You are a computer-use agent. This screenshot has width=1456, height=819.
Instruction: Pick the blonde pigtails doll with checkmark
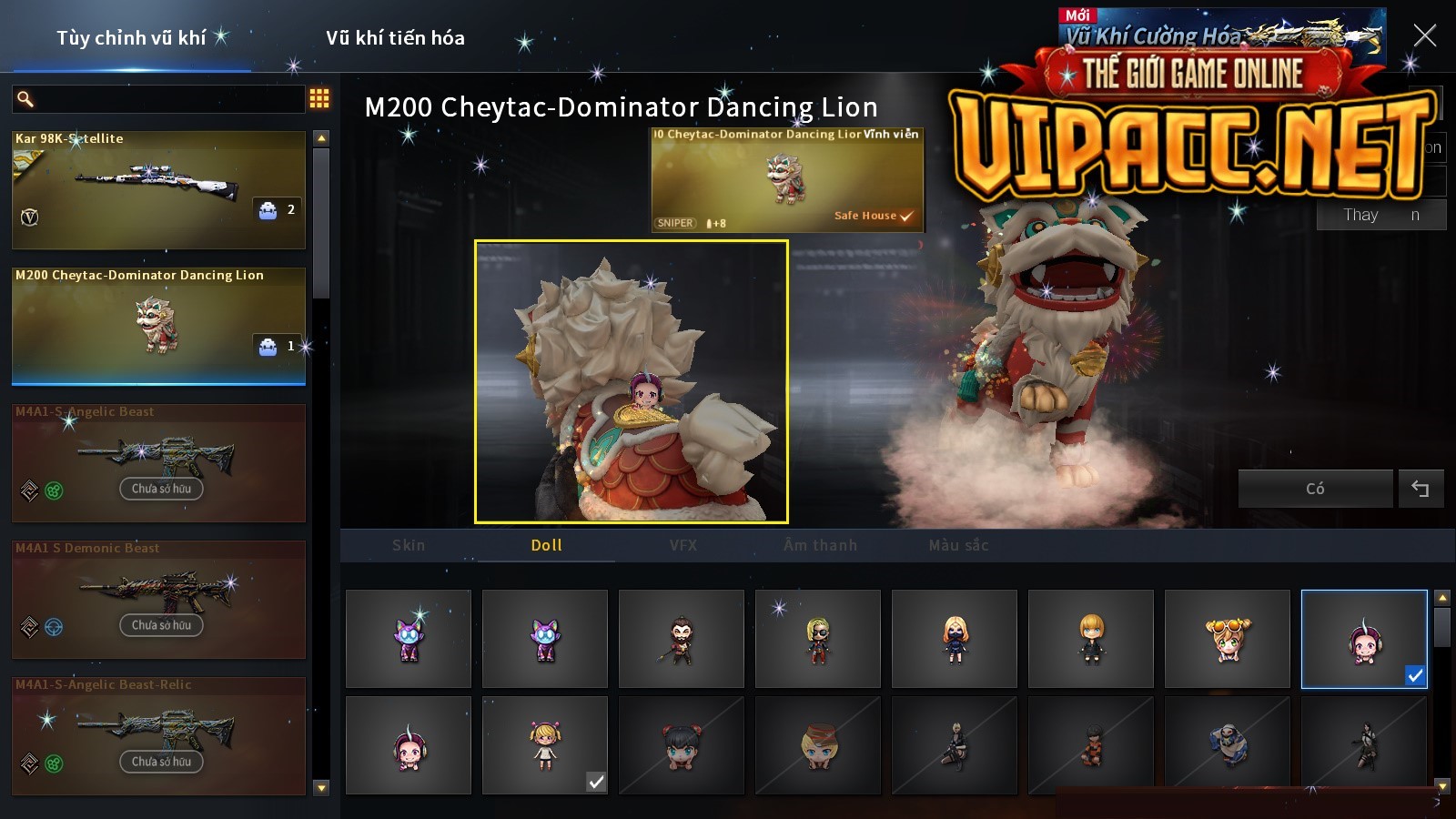(545, 745)
